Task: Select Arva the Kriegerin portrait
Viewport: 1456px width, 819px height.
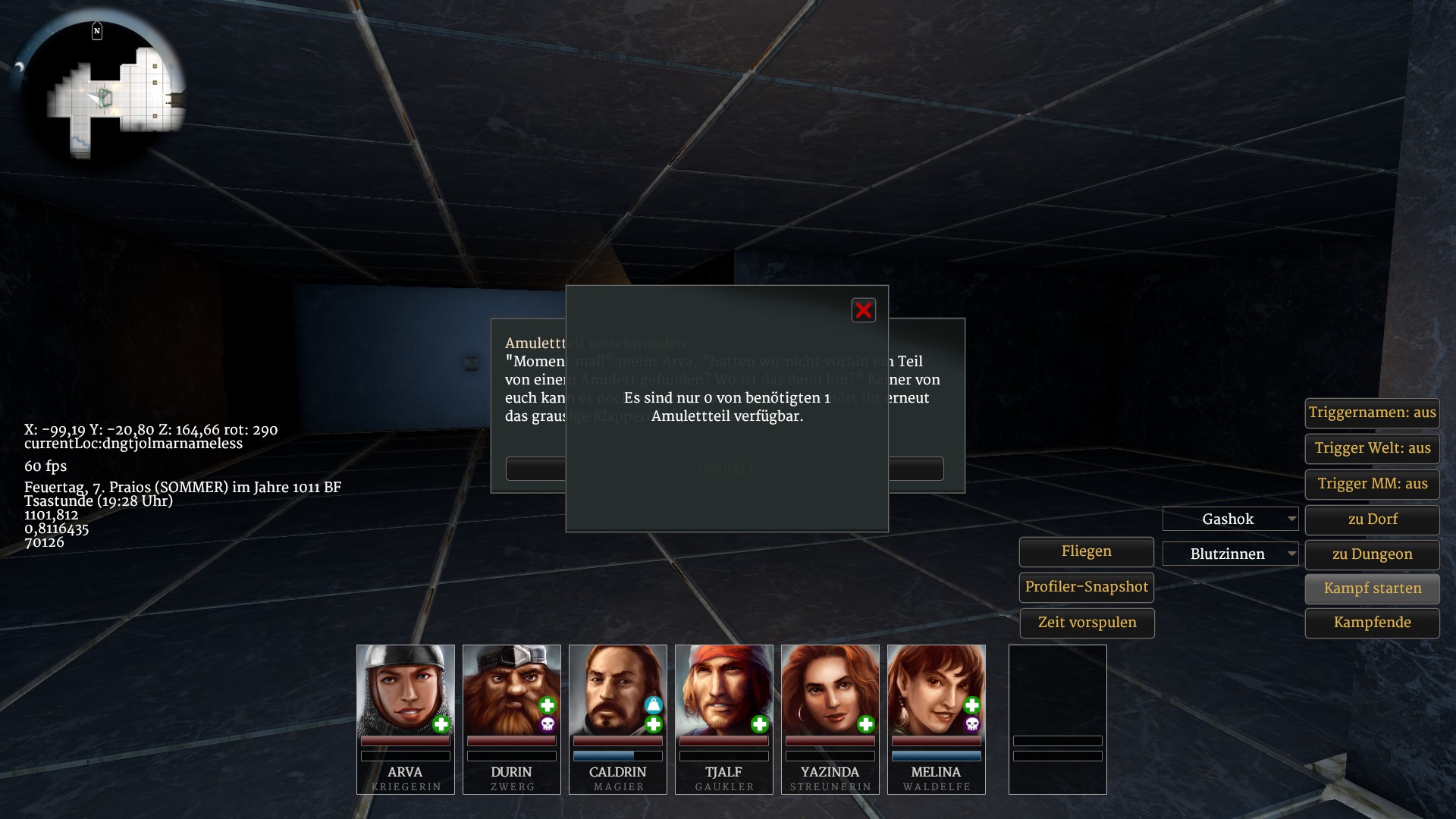Action: point(405,690)
